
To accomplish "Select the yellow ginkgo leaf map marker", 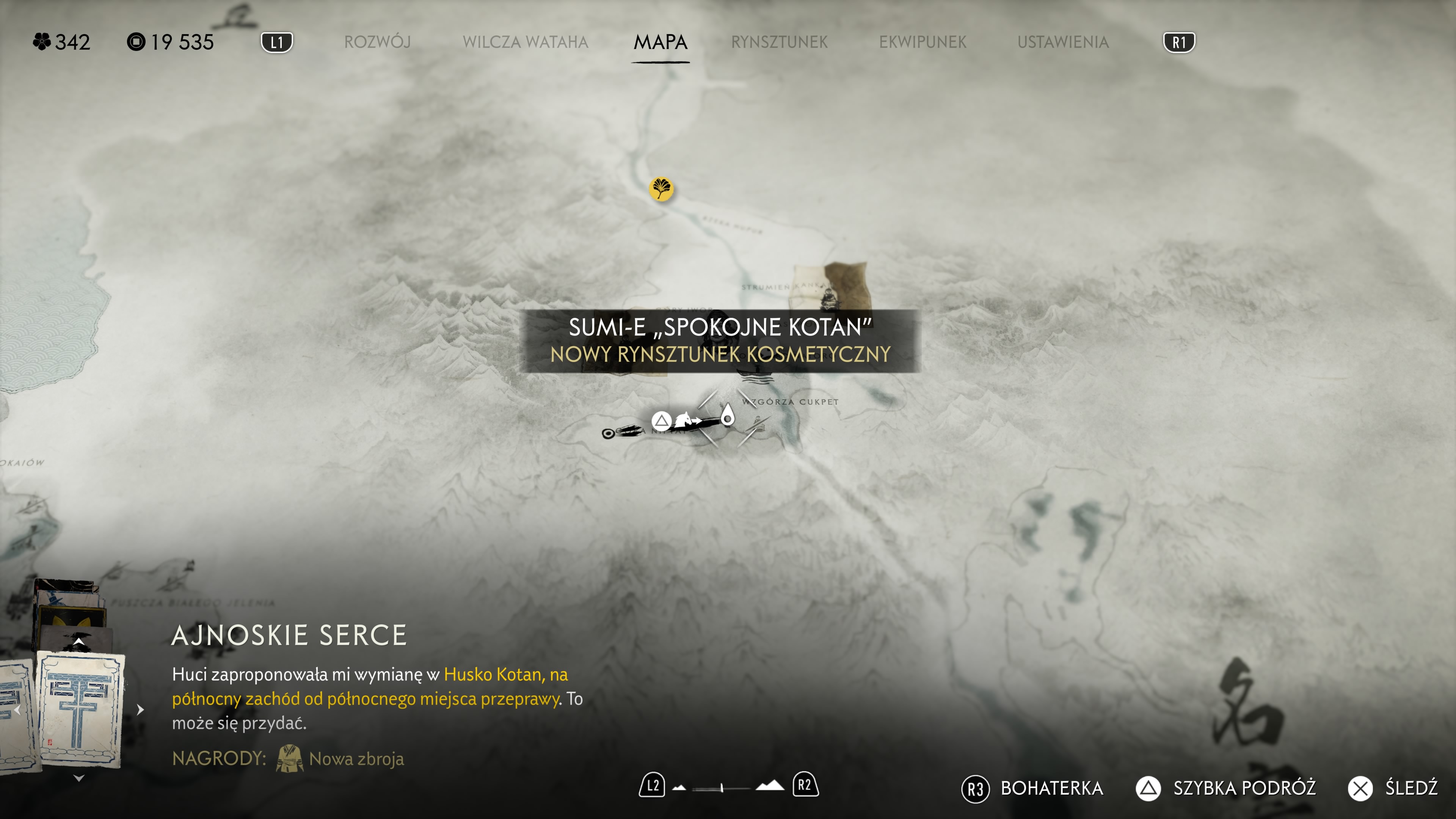I will click(x=661, y=188).
